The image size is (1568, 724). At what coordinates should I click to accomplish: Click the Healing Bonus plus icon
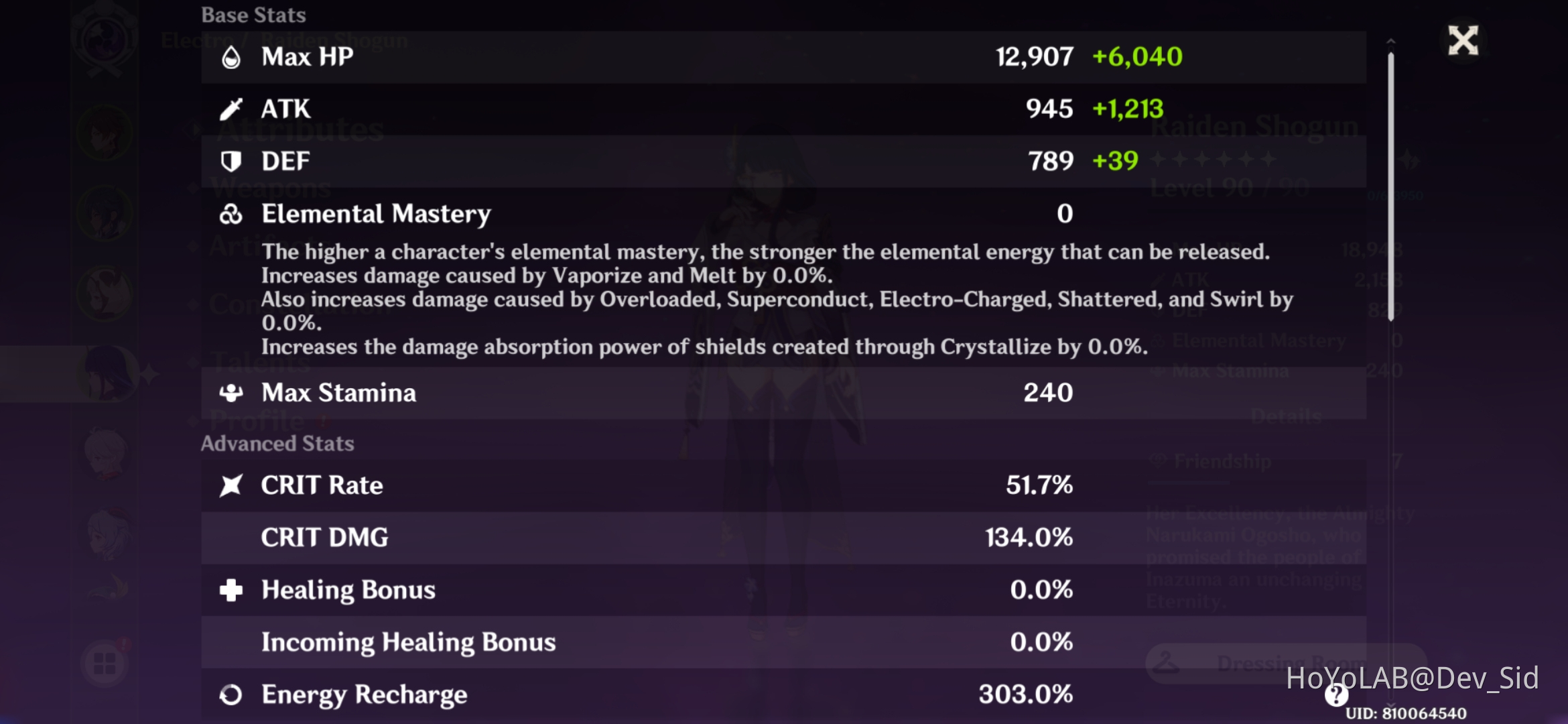pyautogui.click(x=231, y=590)
